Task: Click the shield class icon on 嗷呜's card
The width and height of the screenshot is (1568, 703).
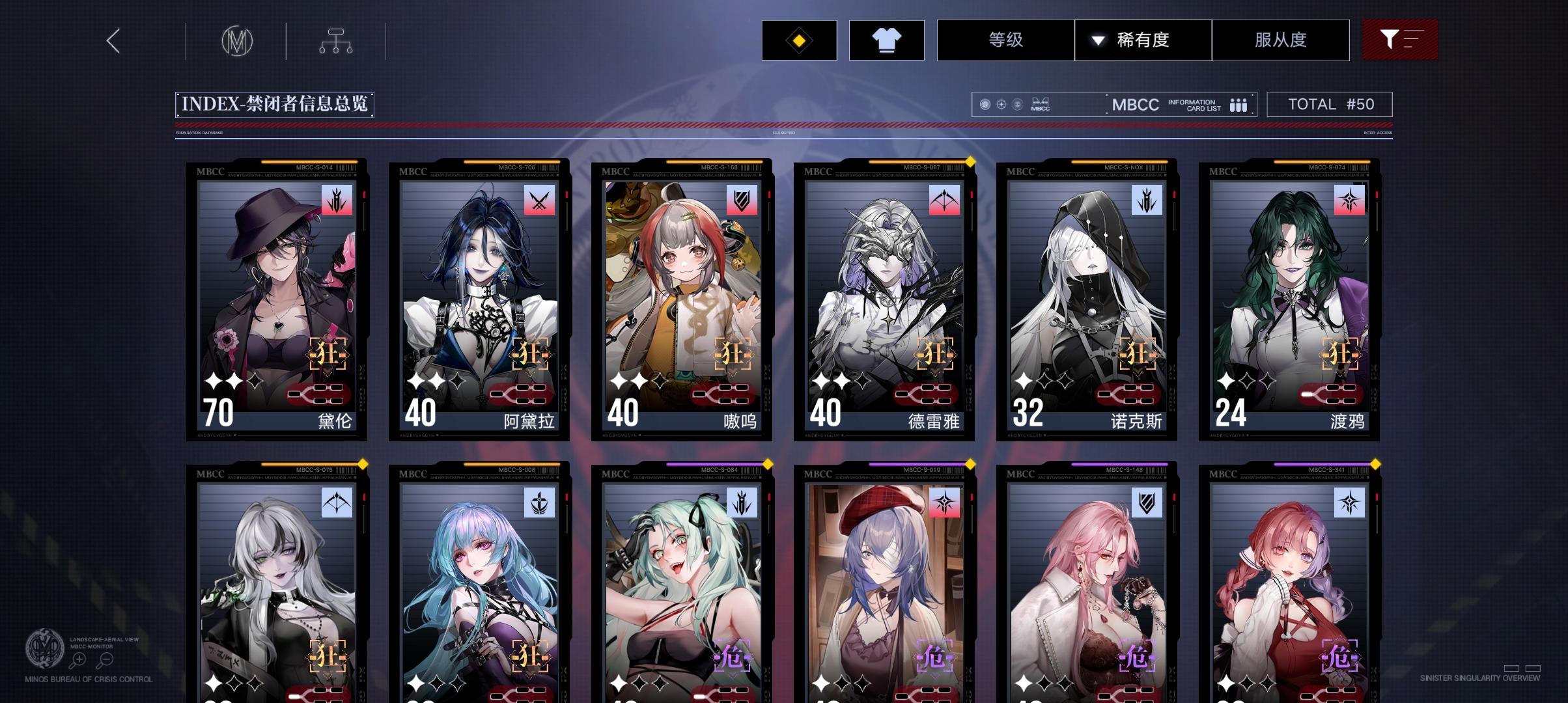Action: [x=740, y=200]
